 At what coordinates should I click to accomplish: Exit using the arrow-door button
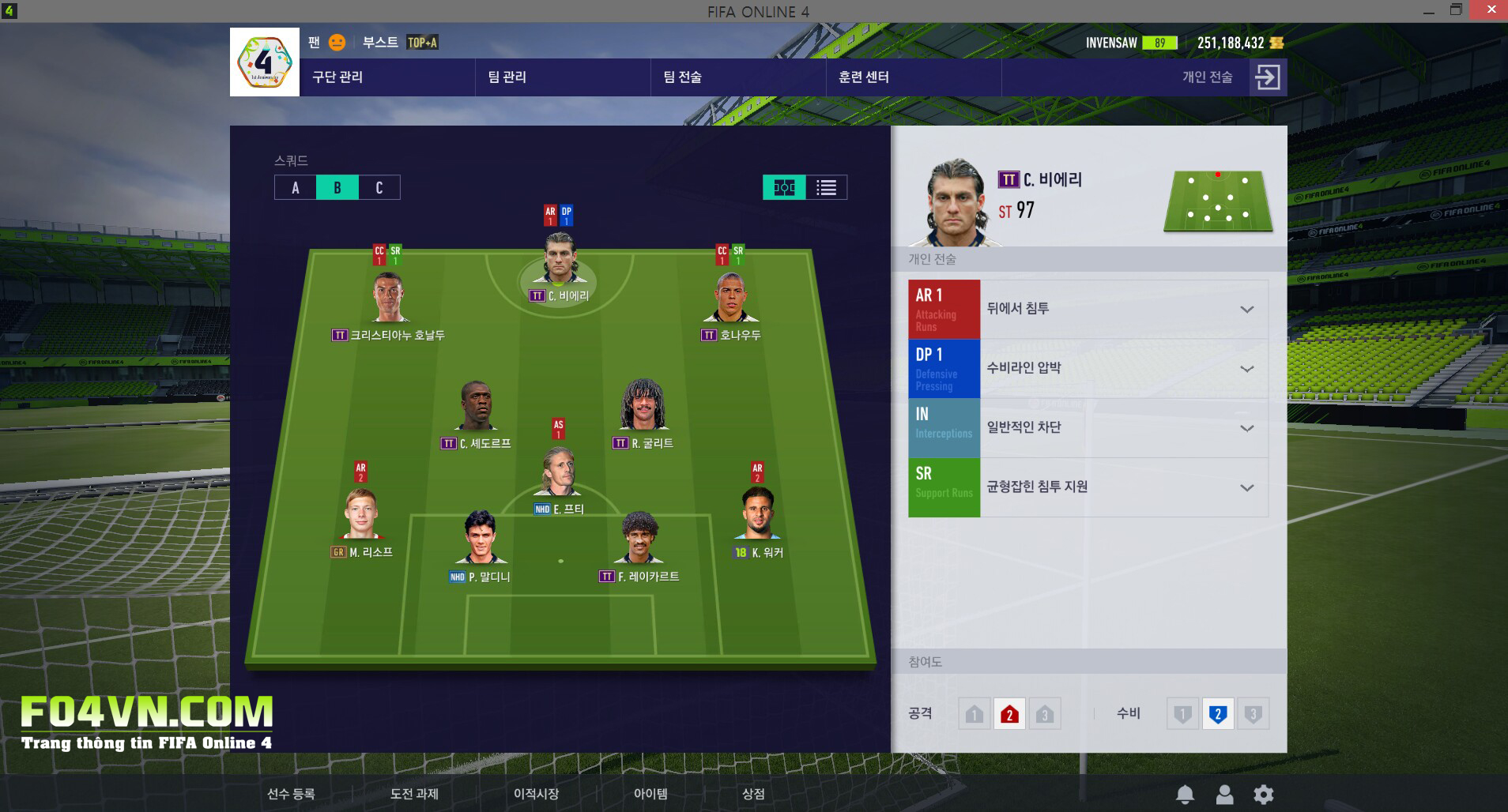(1267, 77)
